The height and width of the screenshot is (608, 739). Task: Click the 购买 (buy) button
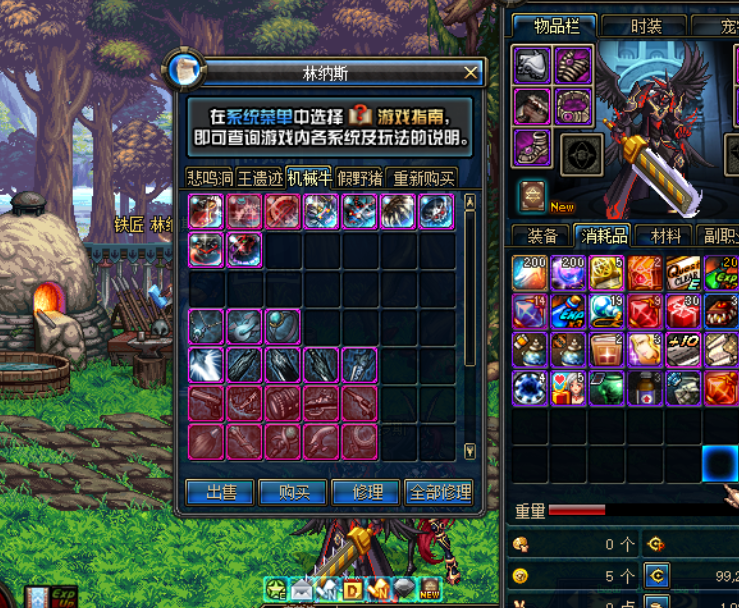[x=292, y=492]
